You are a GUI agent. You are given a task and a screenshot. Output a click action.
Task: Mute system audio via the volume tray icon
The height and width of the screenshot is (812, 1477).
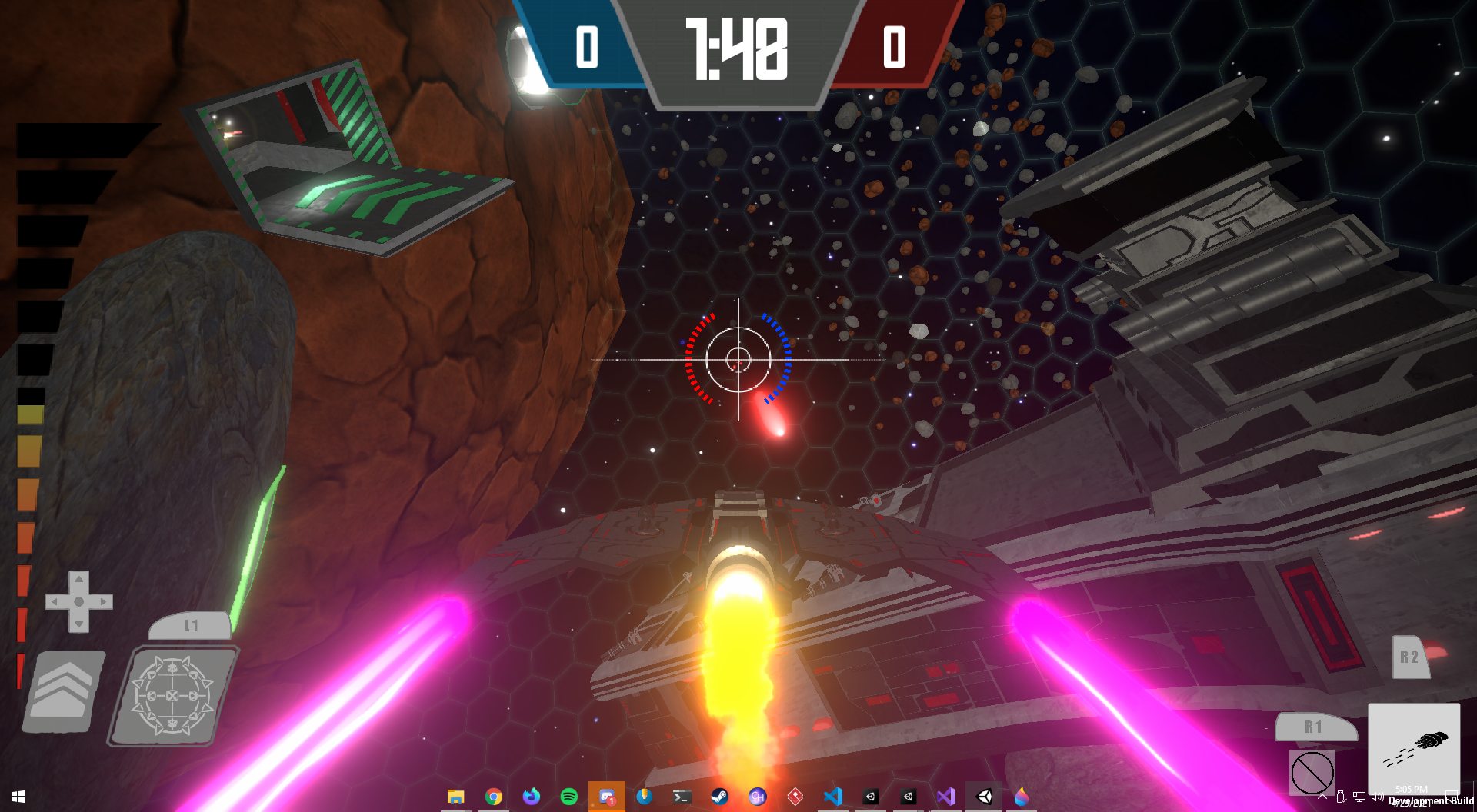click(x=1378, y=798)
